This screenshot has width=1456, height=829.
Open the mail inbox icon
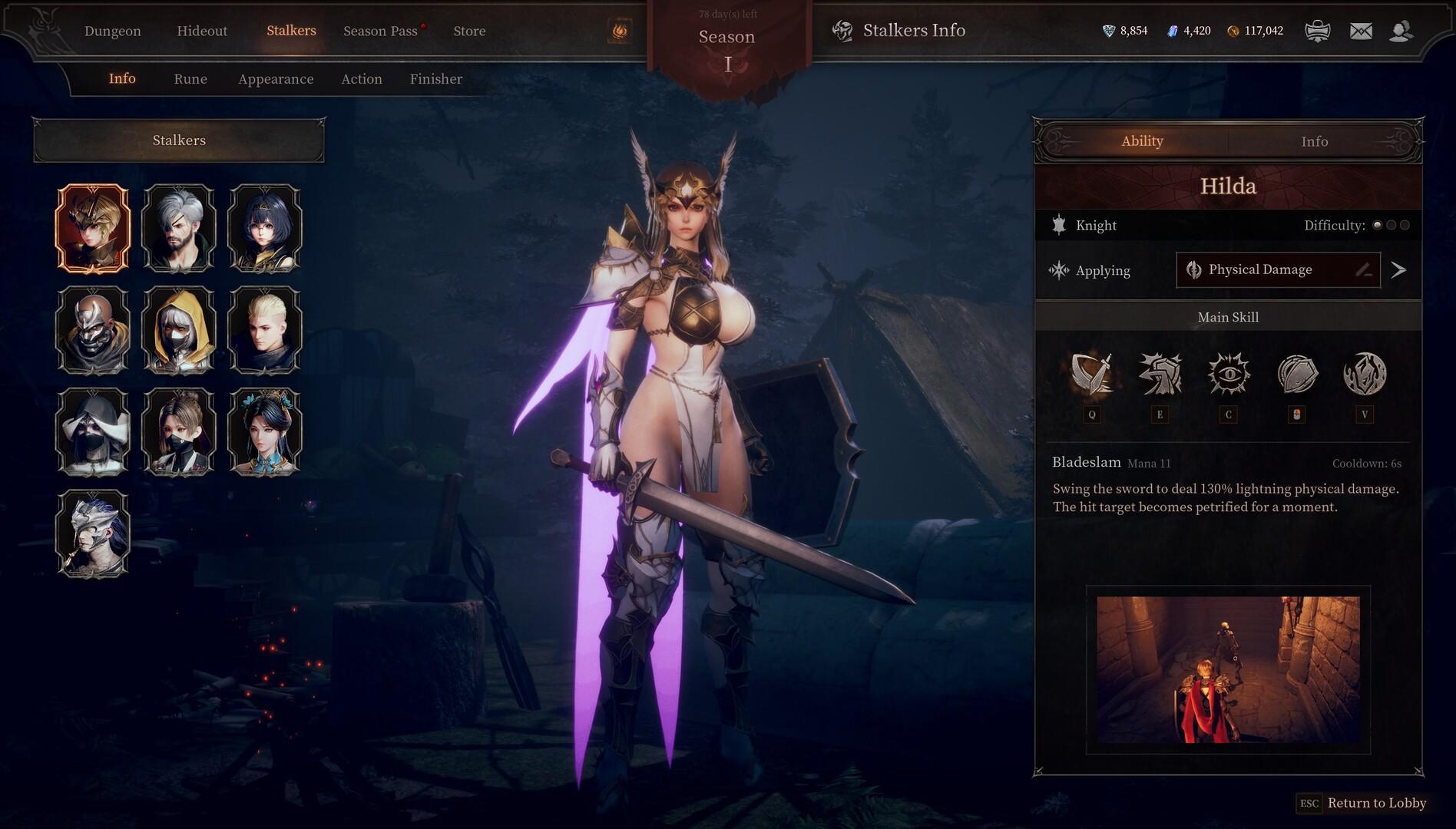(1360, 31)
